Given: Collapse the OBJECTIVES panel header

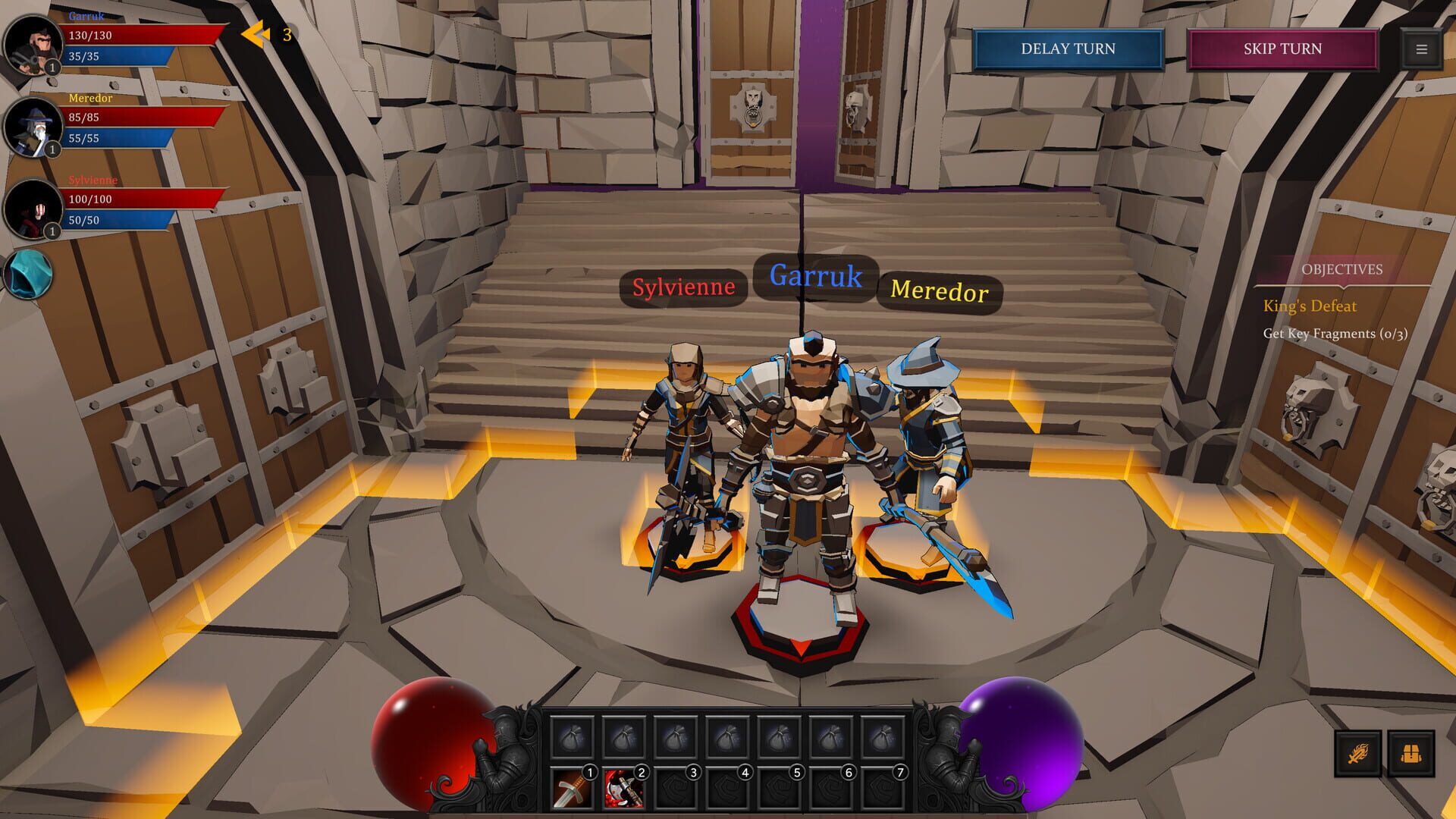Looking at the screenshot, I should pyautogui.click(x=1342, y=269).
